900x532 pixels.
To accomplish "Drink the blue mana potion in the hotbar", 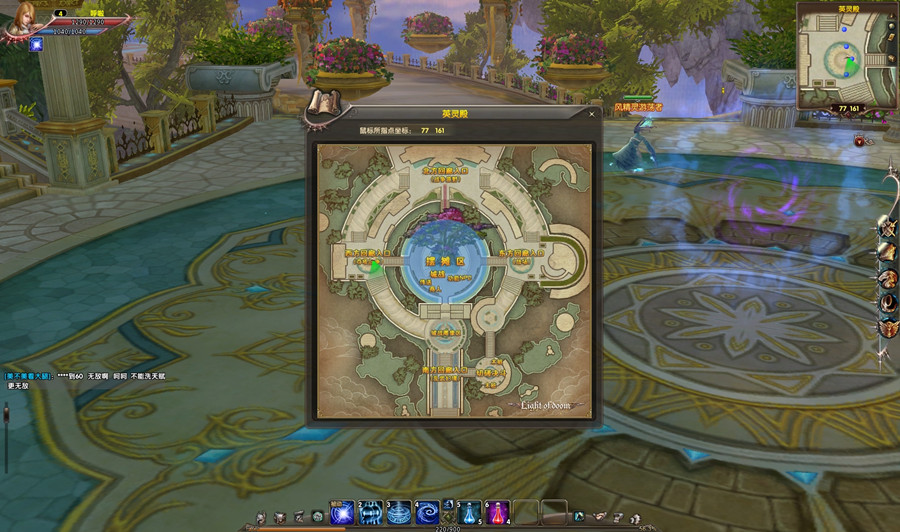I will (x=470, y=513).
